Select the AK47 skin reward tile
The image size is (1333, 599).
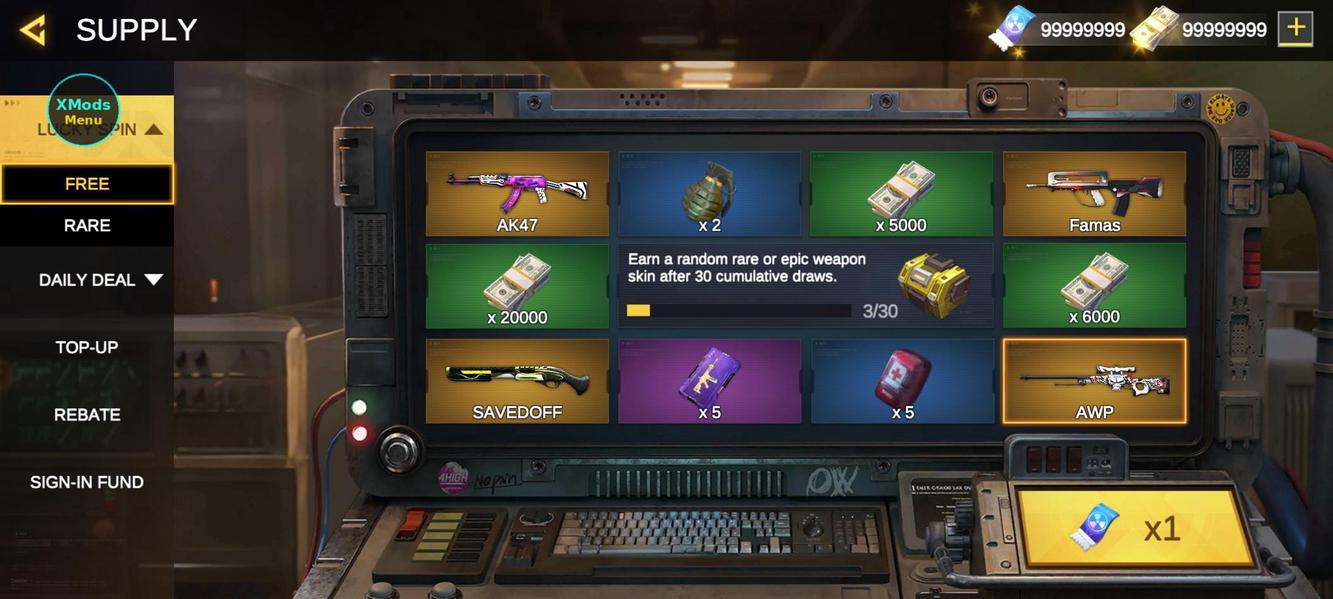pyautogui.click(x=517, y=194)
